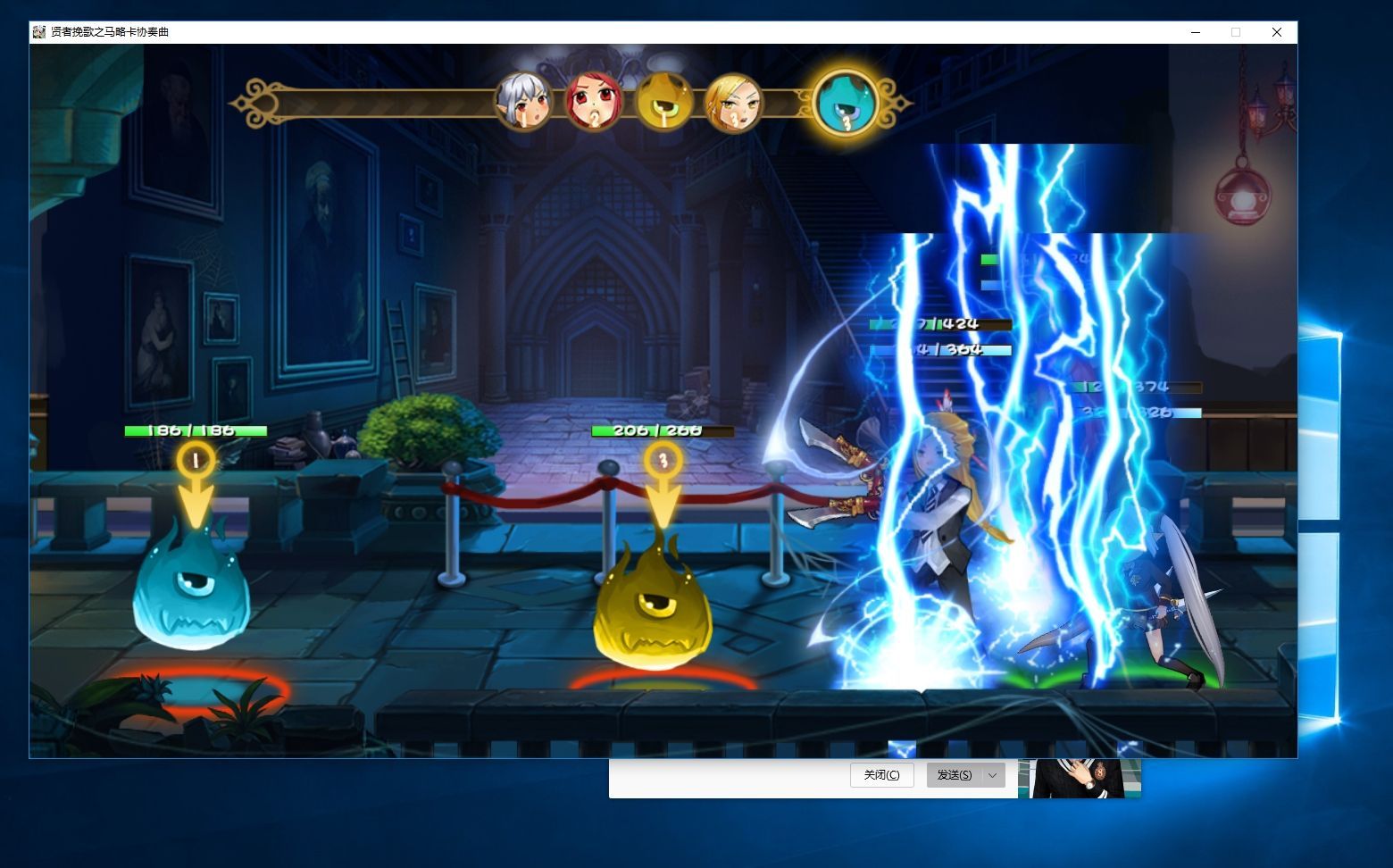
Task: Minimize the game window
Action: [x=1196, y=32]
